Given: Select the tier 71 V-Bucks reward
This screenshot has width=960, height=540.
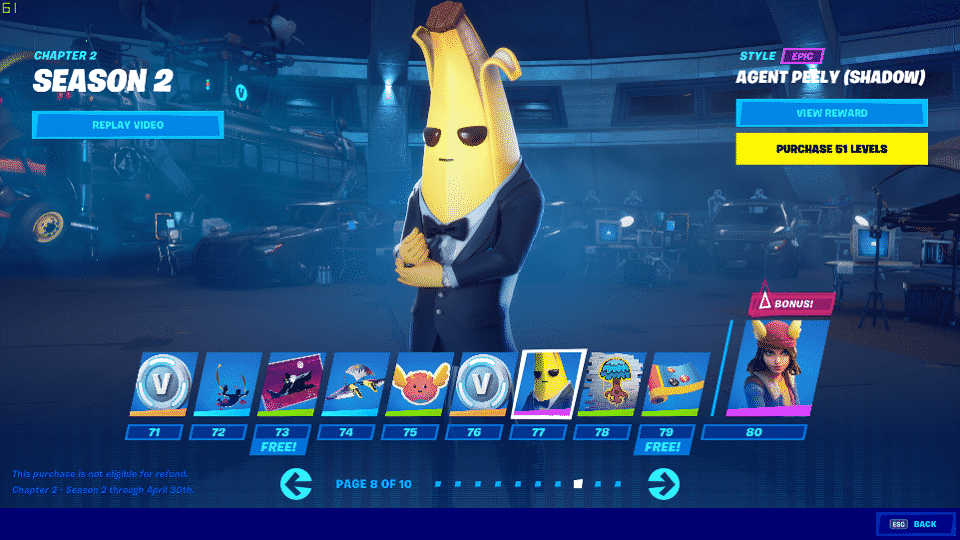Looking at the screenshot, I should click(160, 383).
